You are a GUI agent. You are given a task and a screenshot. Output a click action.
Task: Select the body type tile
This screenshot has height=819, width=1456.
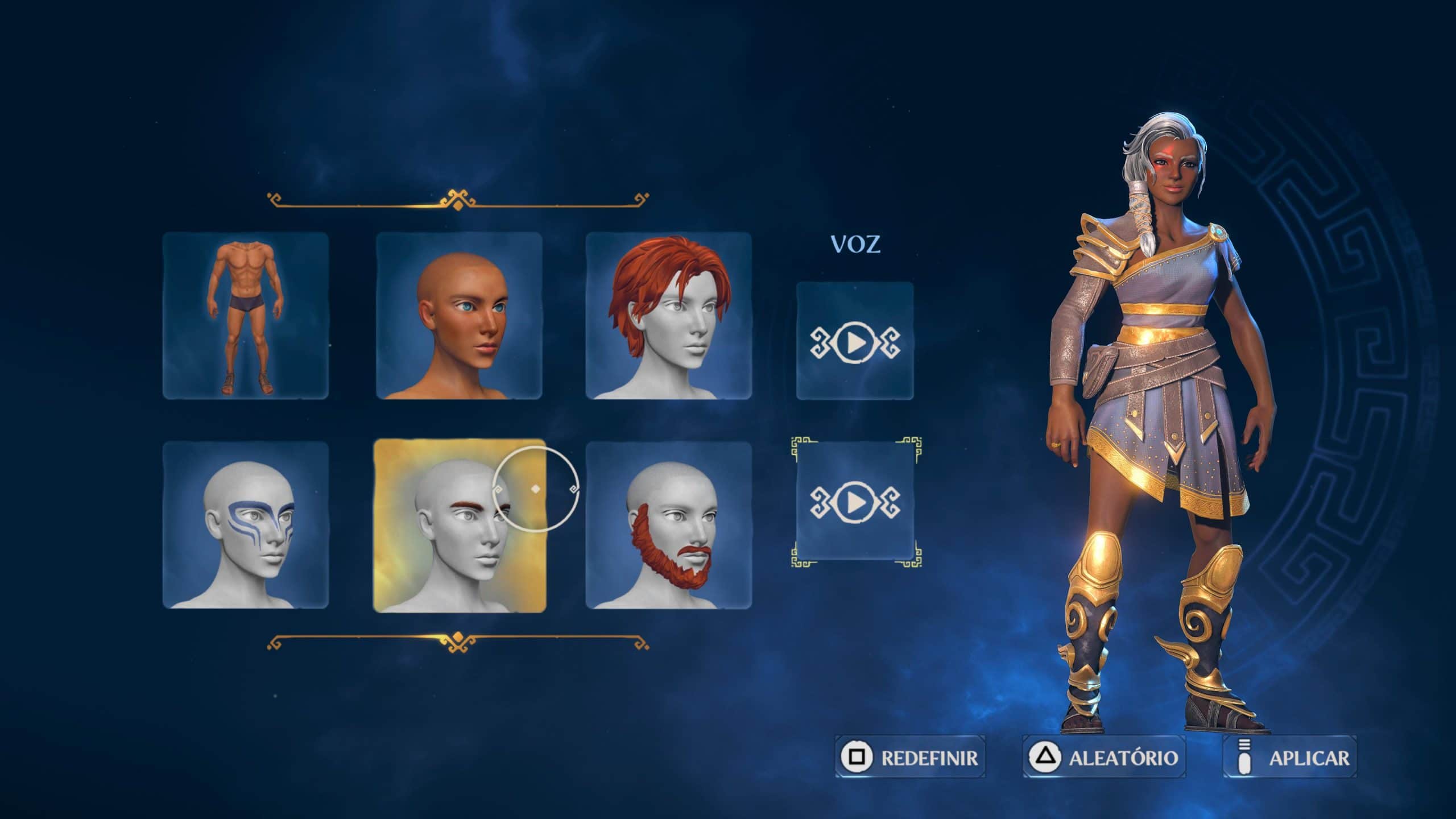coord(246,316)
